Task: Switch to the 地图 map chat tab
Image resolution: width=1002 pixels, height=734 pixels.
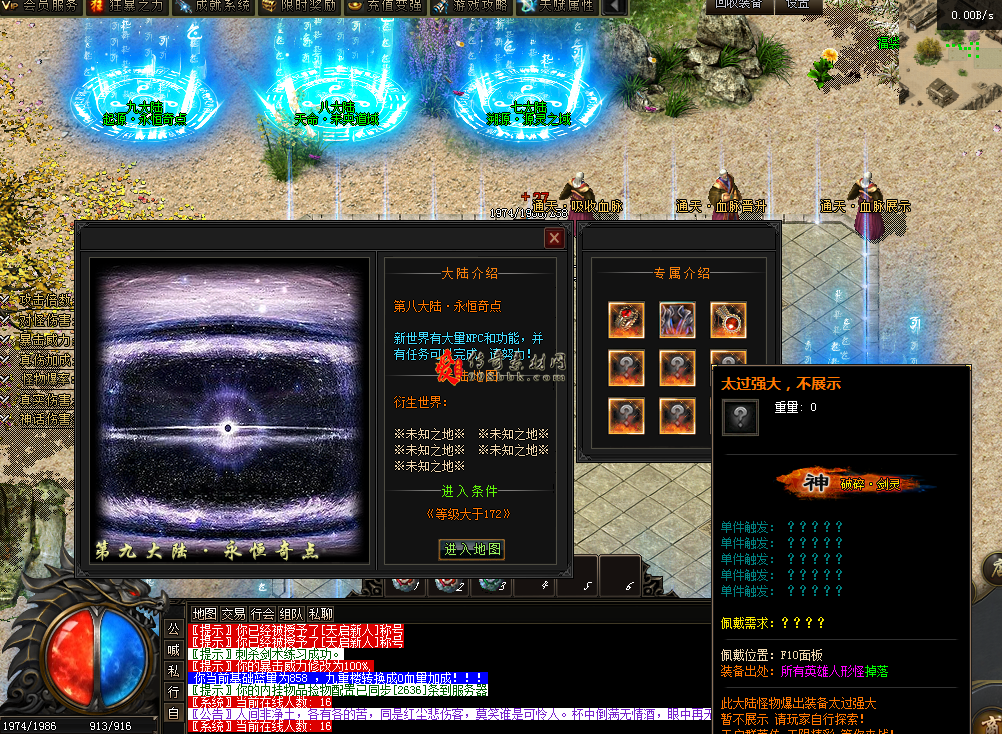Action: click(204, 613)
